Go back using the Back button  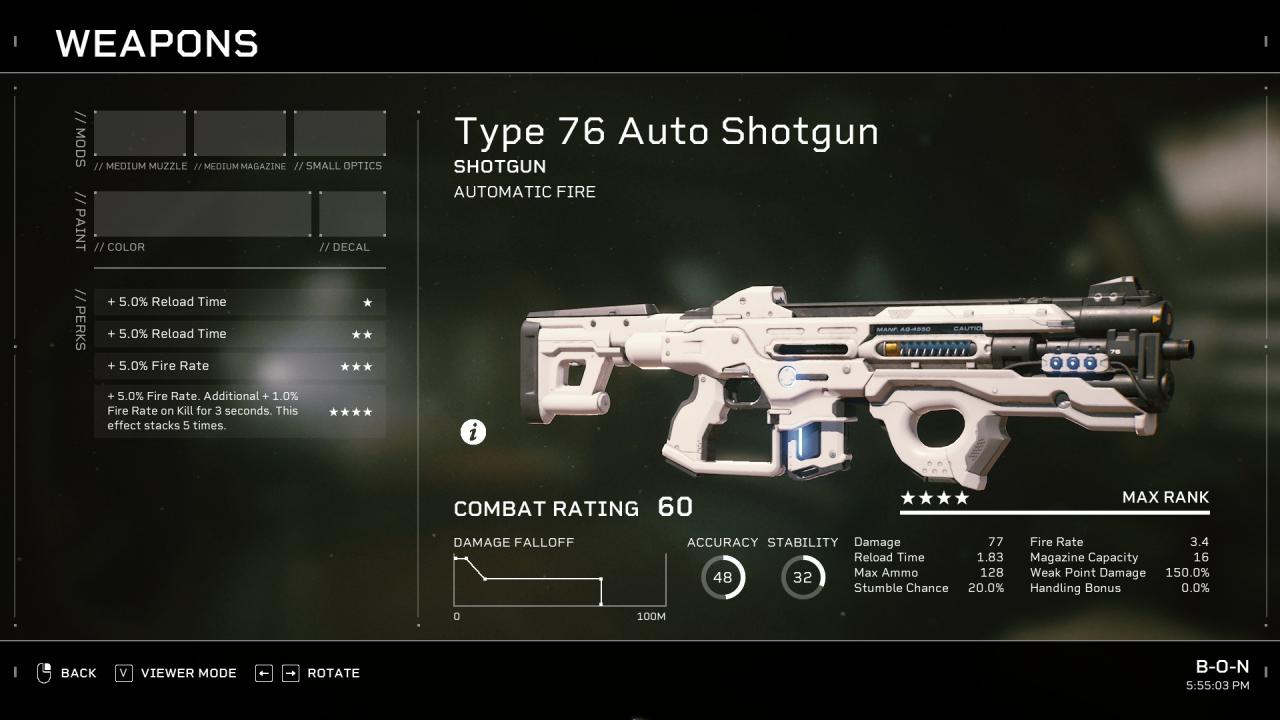point(67,673)
